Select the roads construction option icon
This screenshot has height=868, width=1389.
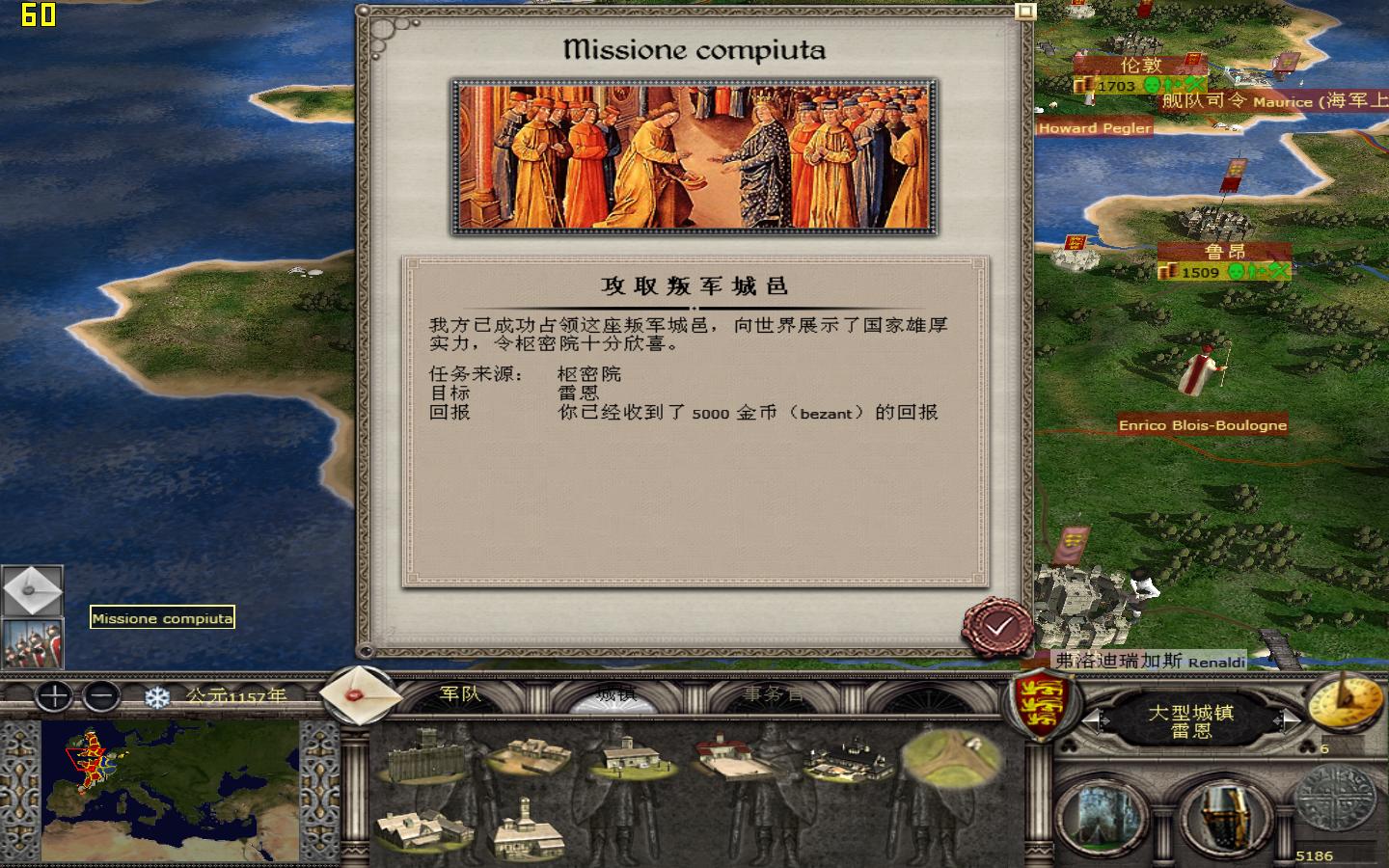[x=949, y=762]
